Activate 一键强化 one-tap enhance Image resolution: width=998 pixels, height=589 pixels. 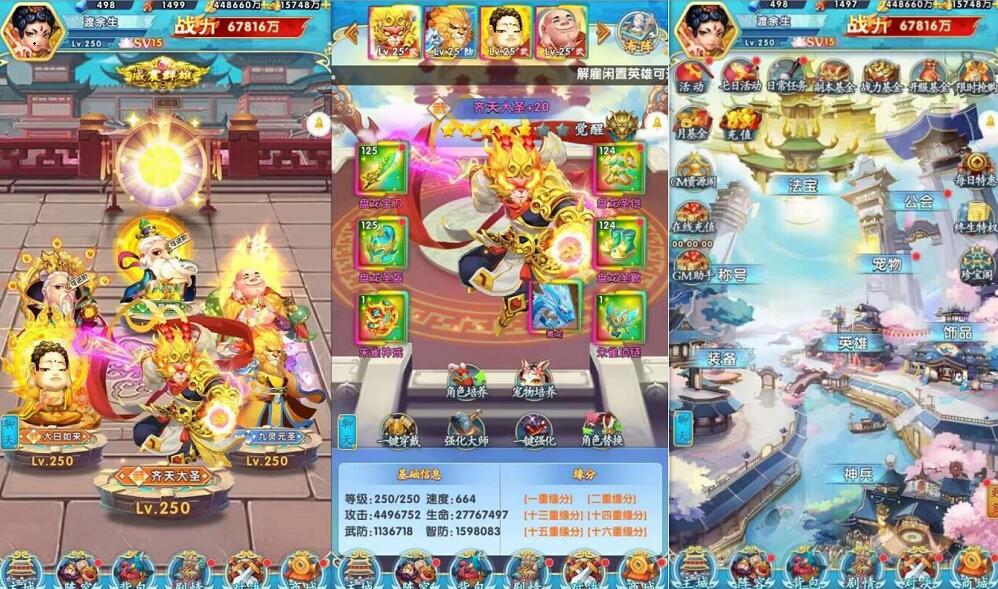[x=535, y=430]
